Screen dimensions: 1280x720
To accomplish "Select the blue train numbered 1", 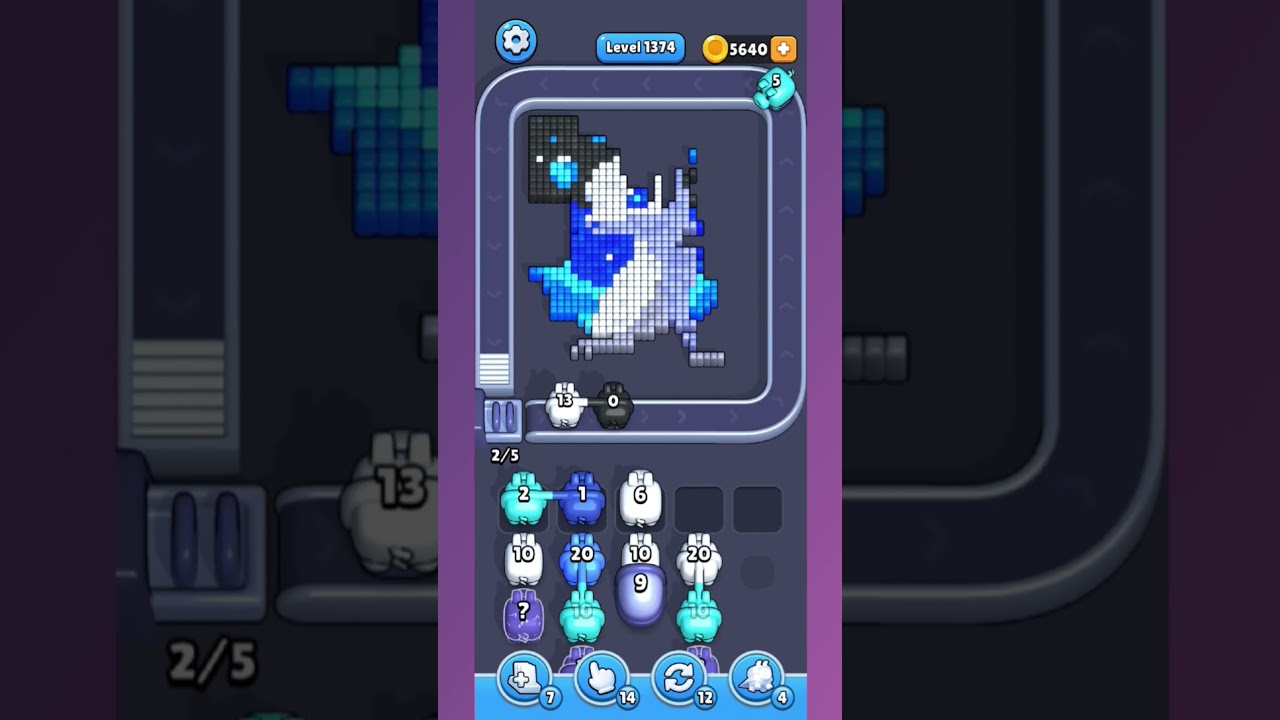I will [580, 497].
